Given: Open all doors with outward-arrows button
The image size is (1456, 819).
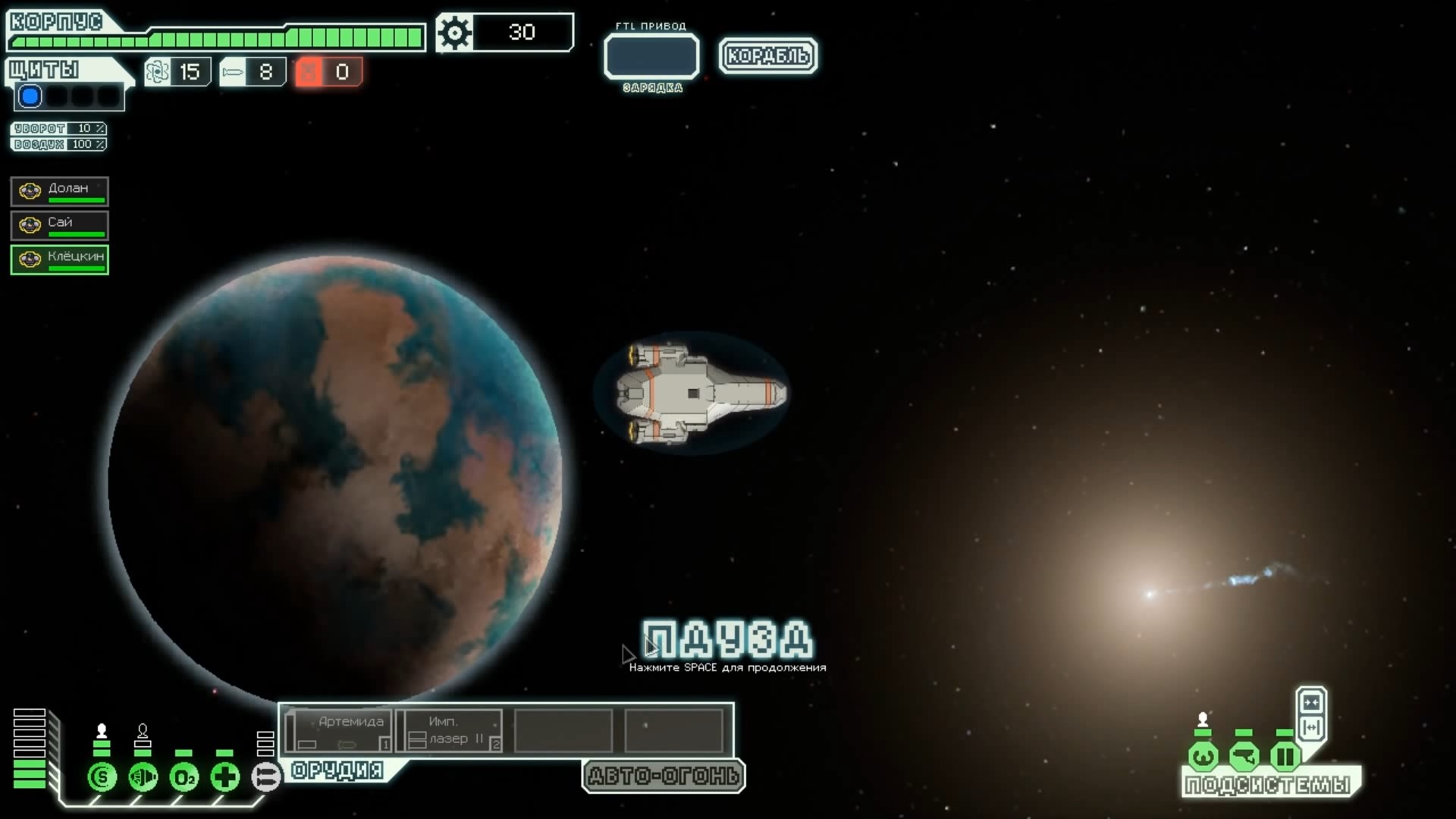Looking at the screenshot, I should [1311, 728].
